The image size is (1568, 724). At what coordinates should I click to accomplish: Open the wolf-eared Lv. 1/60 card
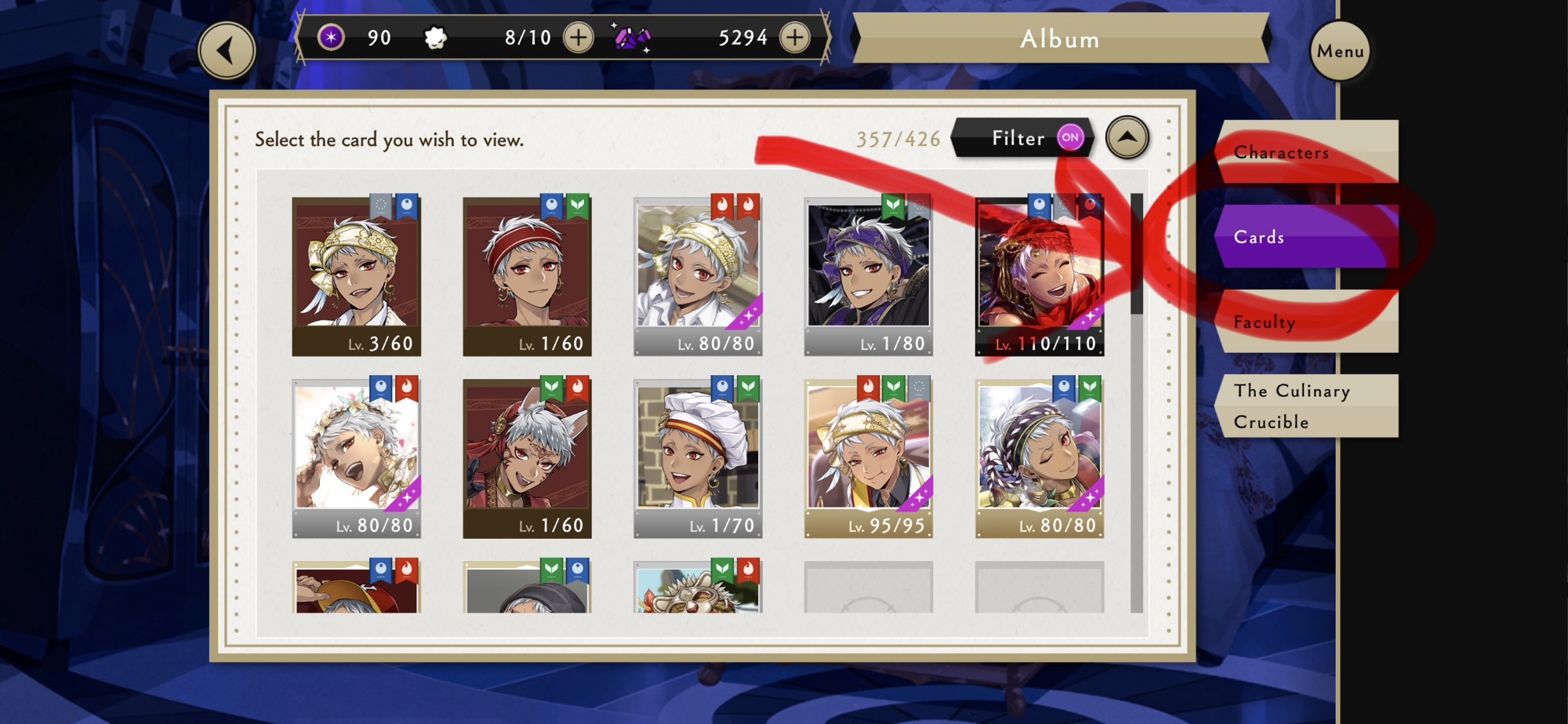click(x=527, y=458)
